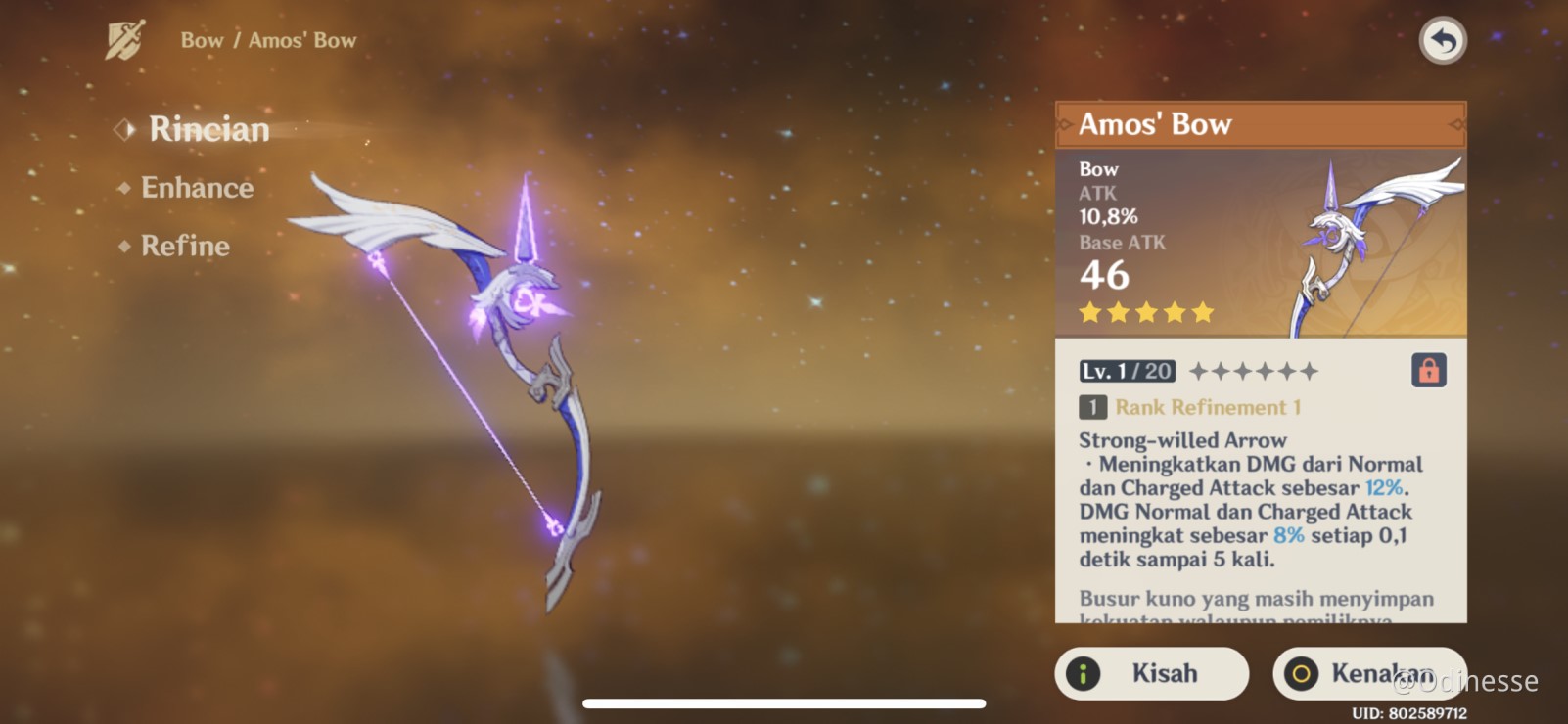Click the Rank Refinement 1 badge icon
Screen dimensions: 1568x724
point(1095,405)
